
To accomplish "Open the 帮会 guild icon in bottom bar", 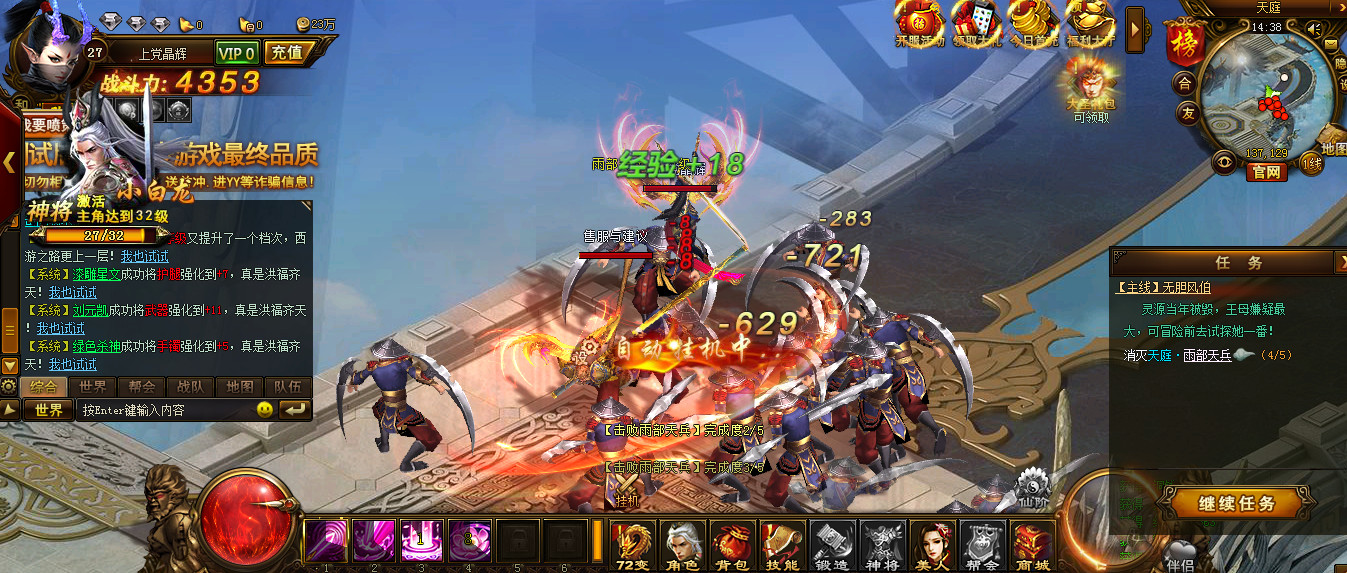I will pyautogui.click(x=983, y=545).
